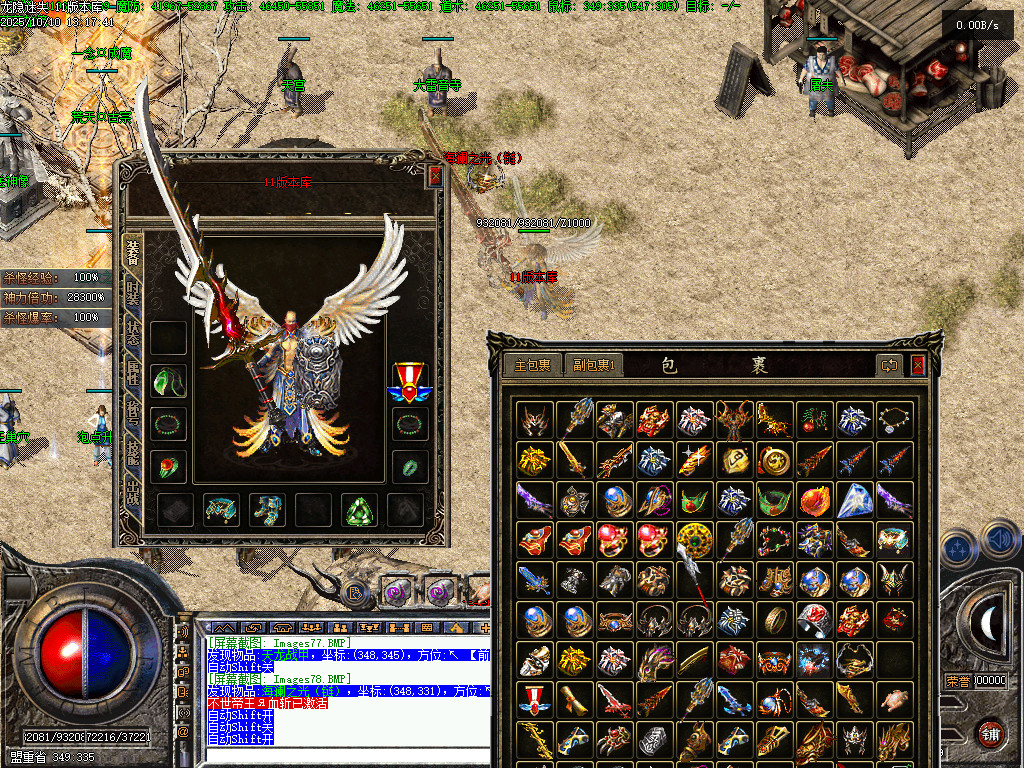Switch to the 主包裹 tab
Screen dimensions: 1024x768
click(x=532, y=365)
